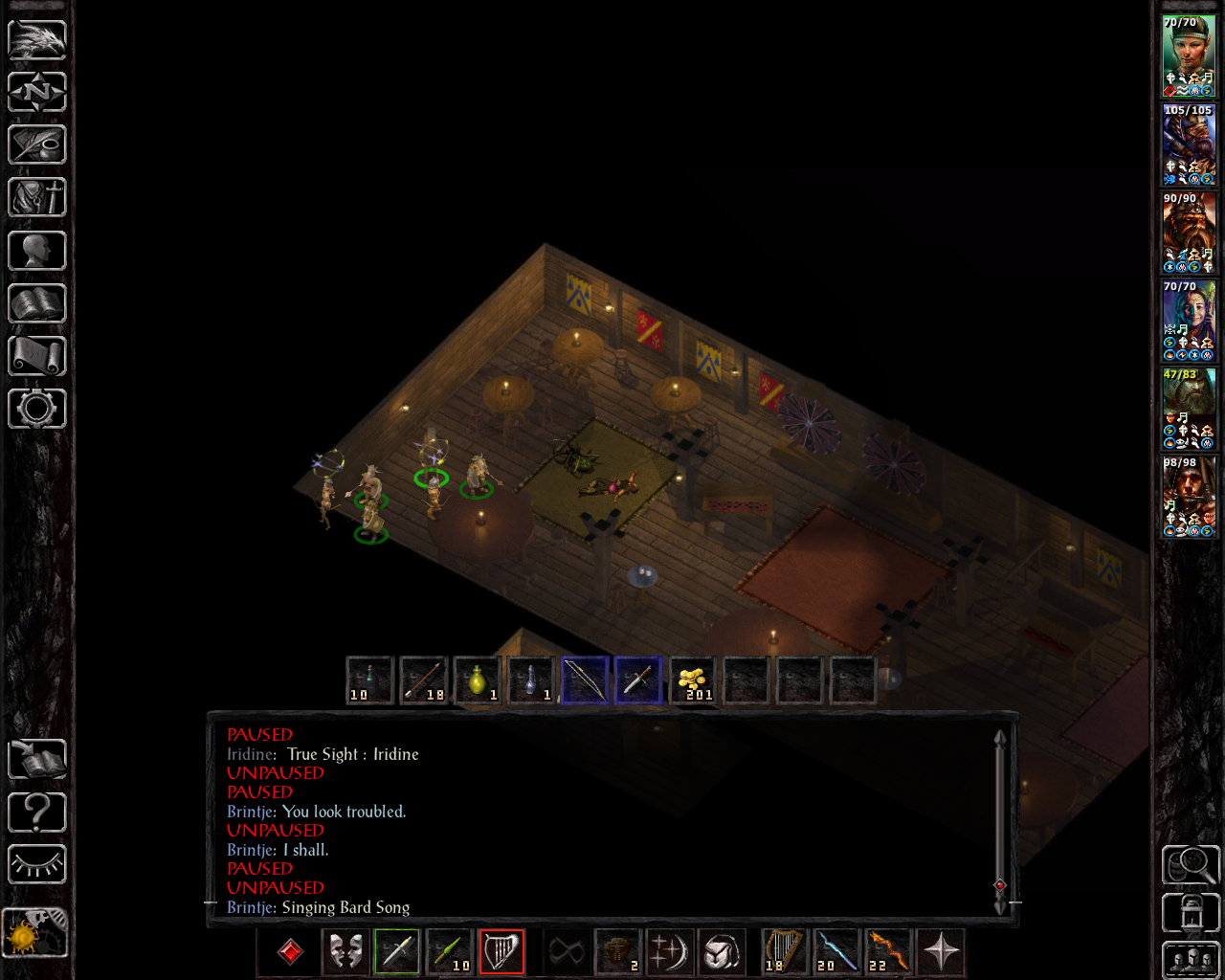Click the day-night clock to pause
Image resolution: width=1225 pixels, height=980 pixels.
pos(34,931)
